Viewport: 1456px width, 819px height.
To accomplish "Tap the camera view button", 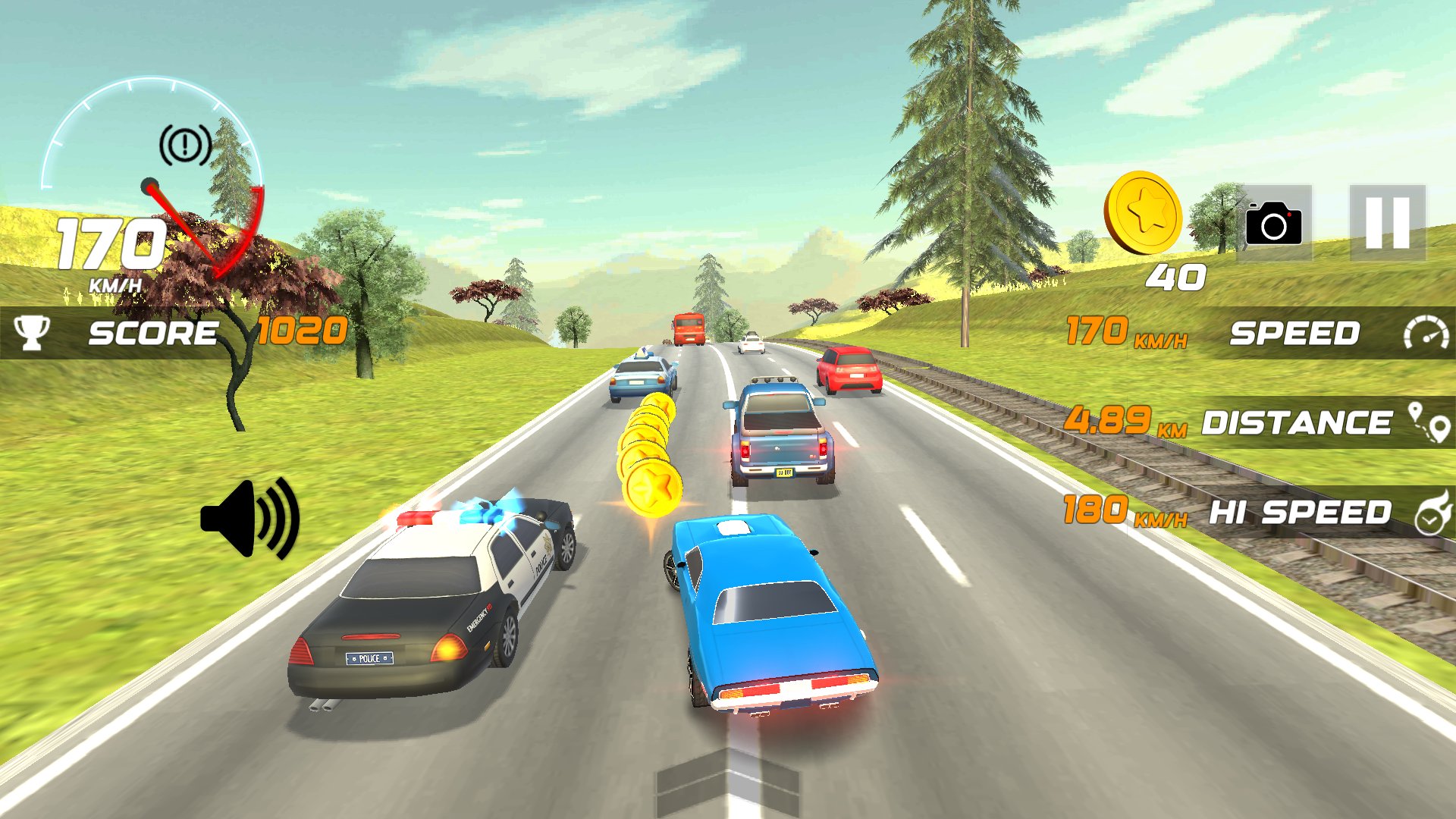I will [1274, 223].
